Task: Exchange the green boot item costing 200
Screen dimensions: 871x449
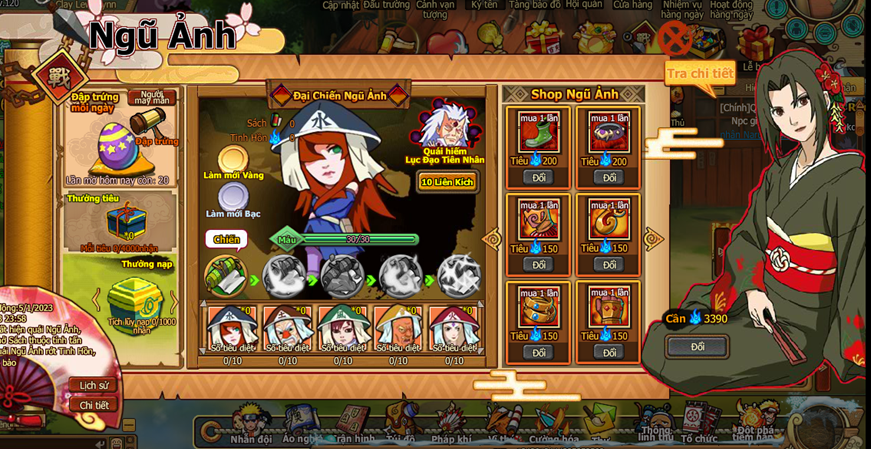Action: (x=538, y=177)
